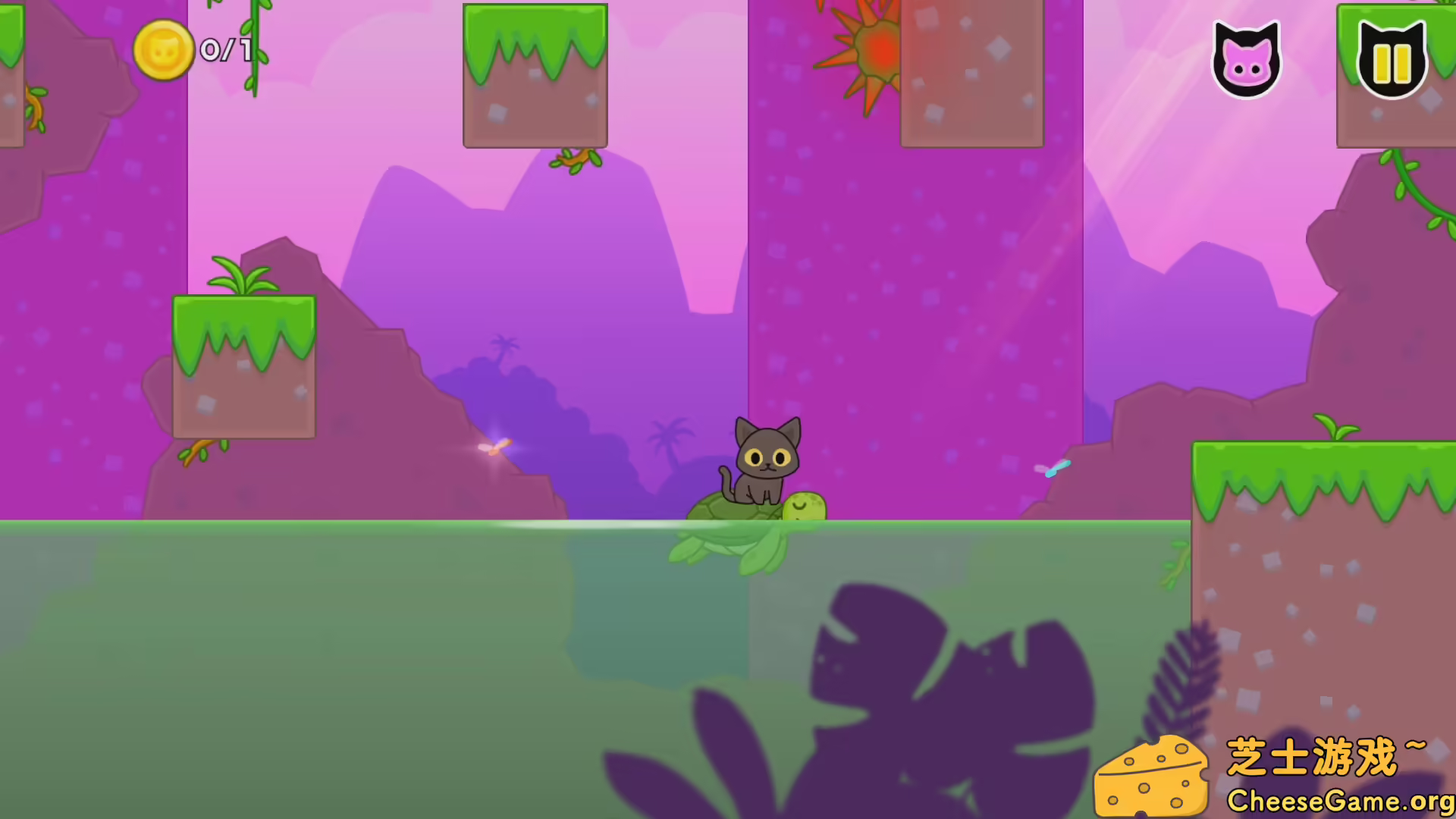Click the blue dragonfly

point(1054,470)
